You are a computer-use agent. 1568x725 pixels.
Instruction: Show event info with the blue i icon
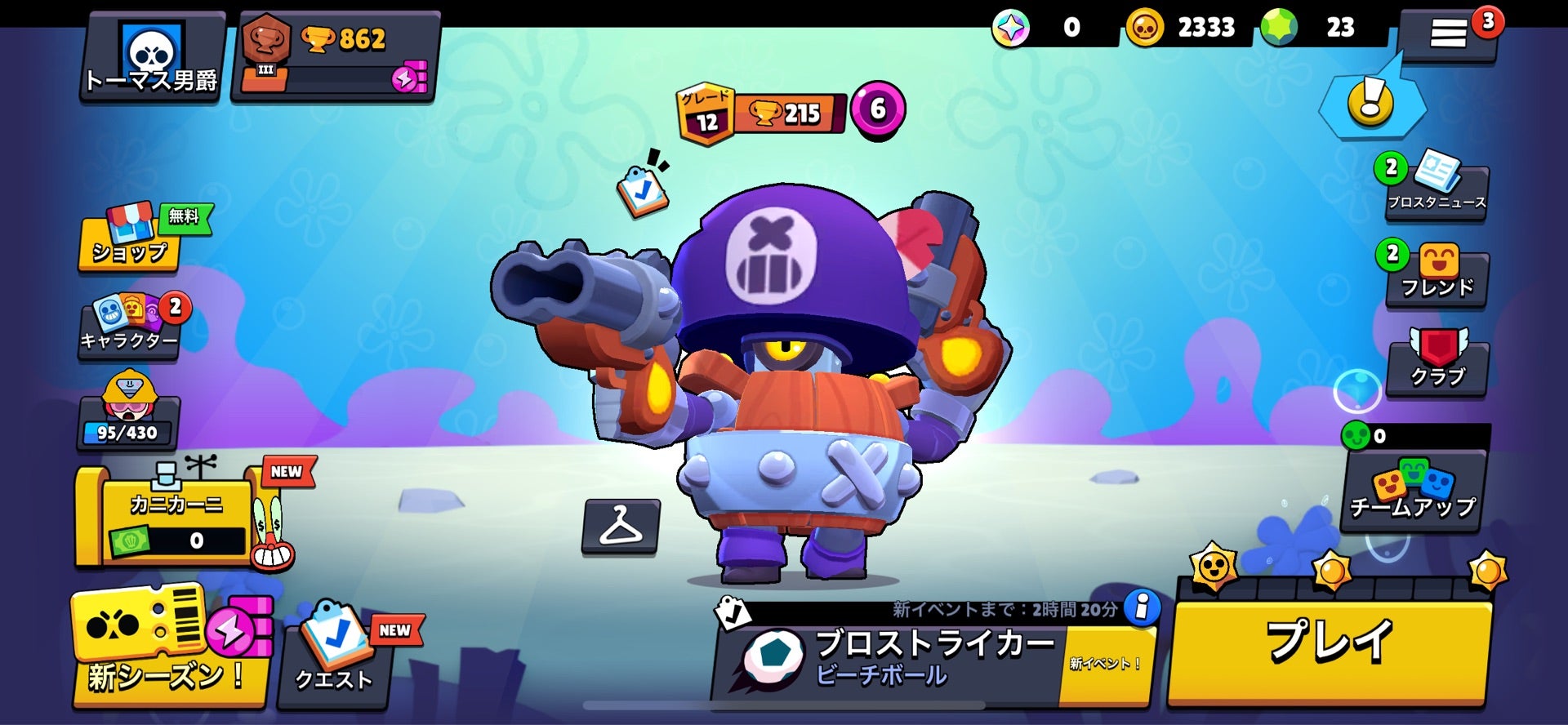point(1142,607)
